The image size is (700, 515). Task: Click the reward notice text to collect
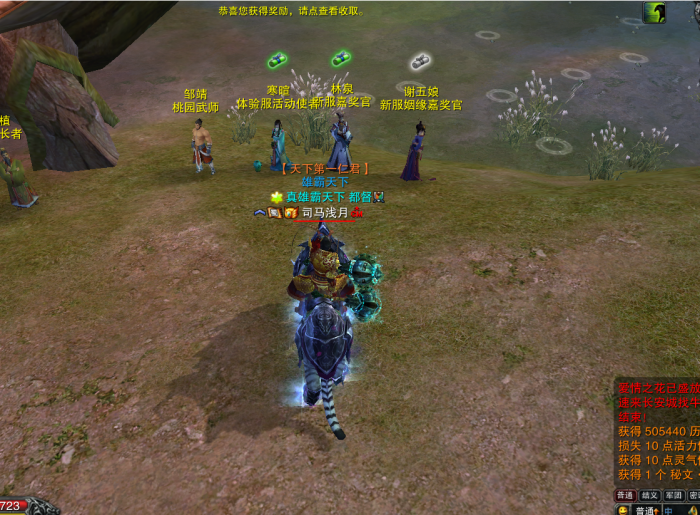(291, 11)
